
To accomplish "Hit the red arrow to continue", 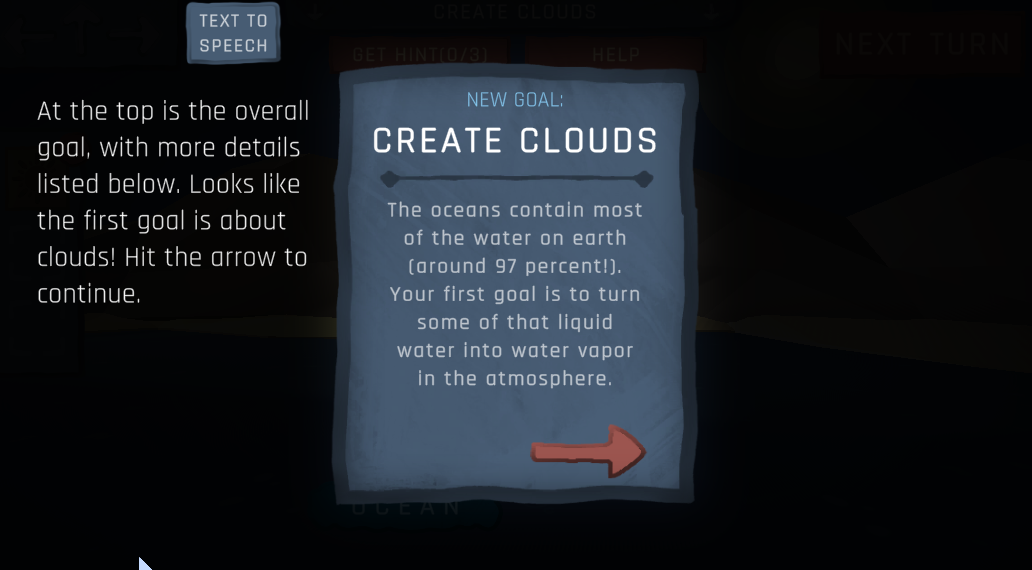I will point(588,451).
